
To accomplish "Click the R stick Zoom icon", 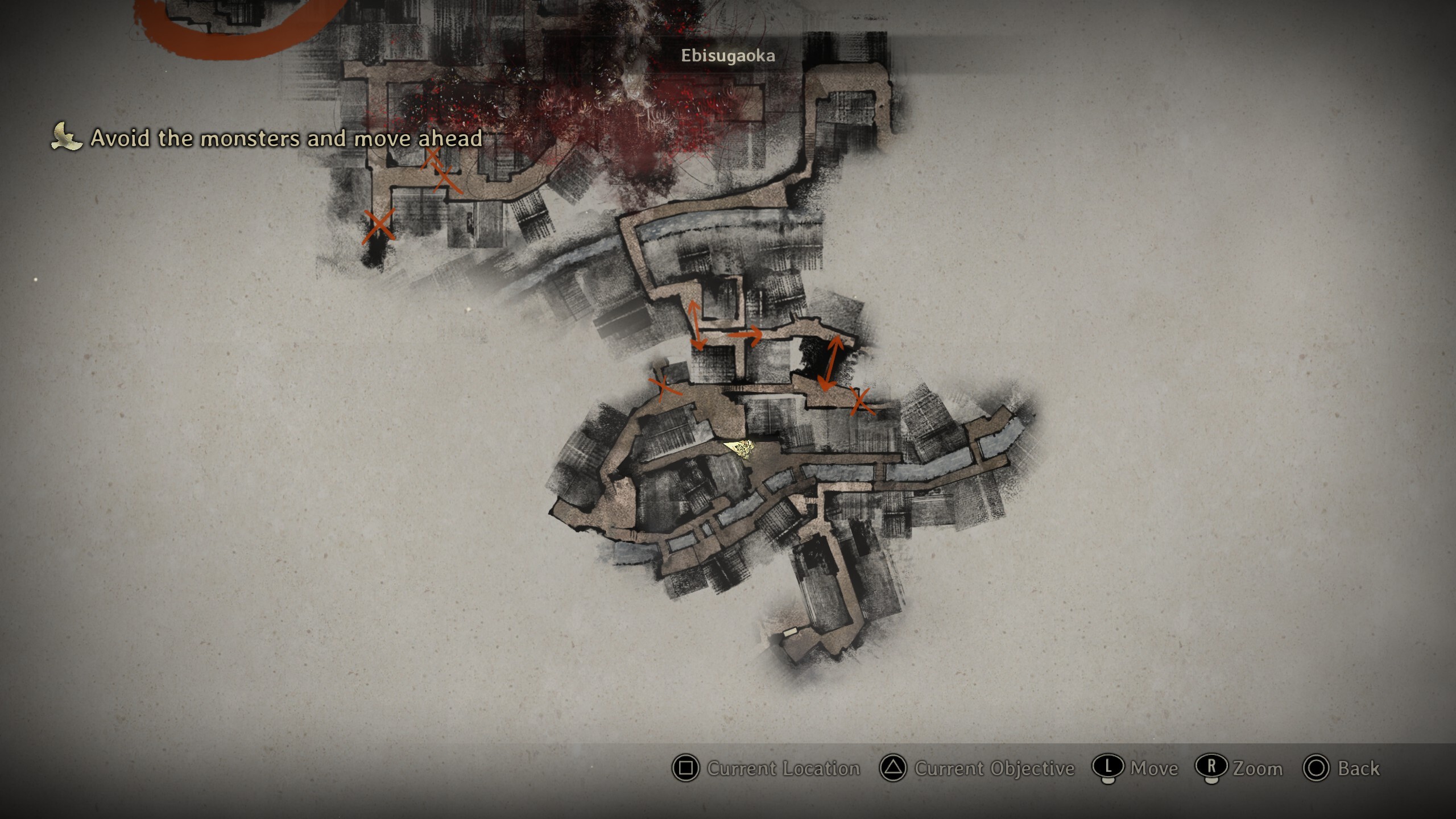I will click(1212, 768).
